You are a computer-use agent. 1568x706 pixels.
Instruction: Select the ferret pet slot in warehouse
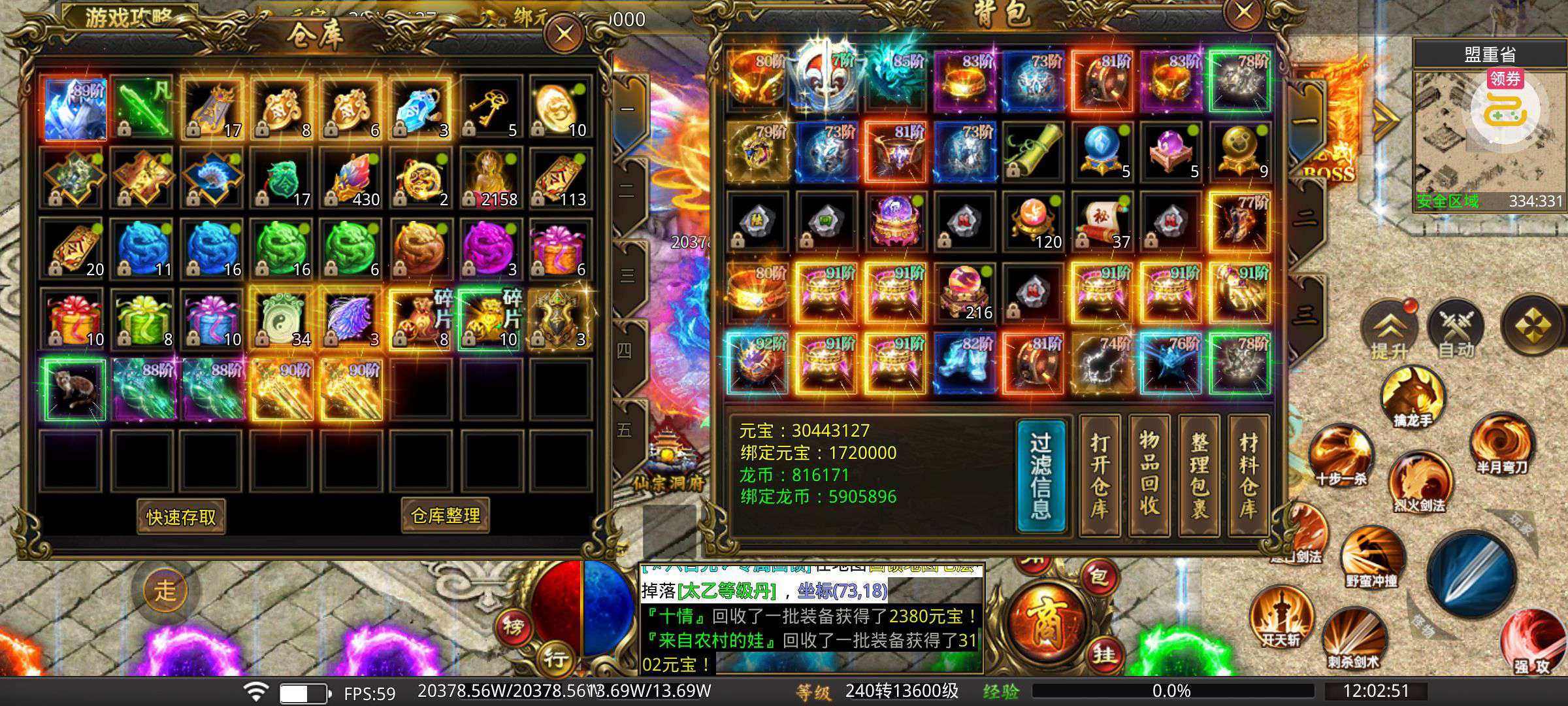(x=73, y=389)
